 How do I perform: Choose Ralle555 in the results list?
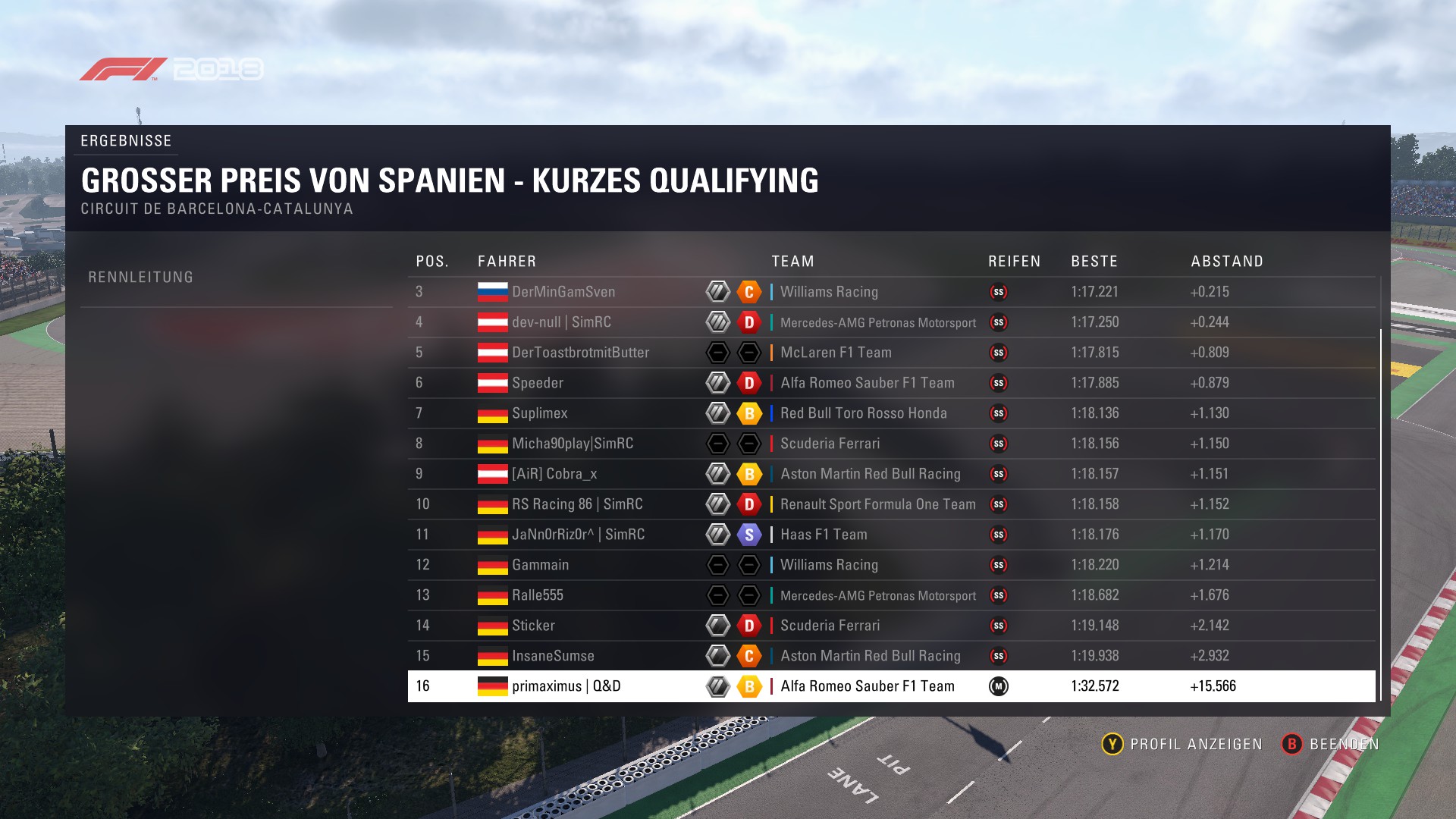538,595
